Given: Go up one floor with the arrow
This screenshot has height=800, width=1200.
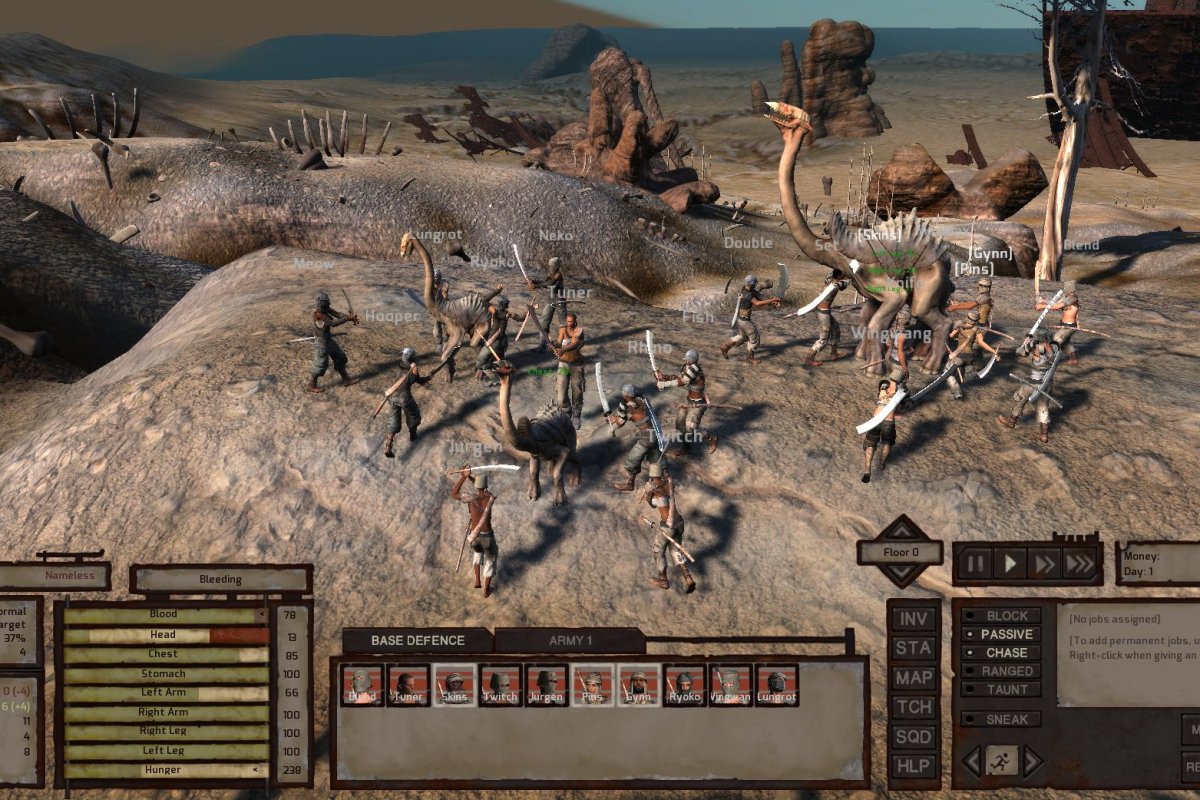Looking at the screenshot, I should 900,527.
